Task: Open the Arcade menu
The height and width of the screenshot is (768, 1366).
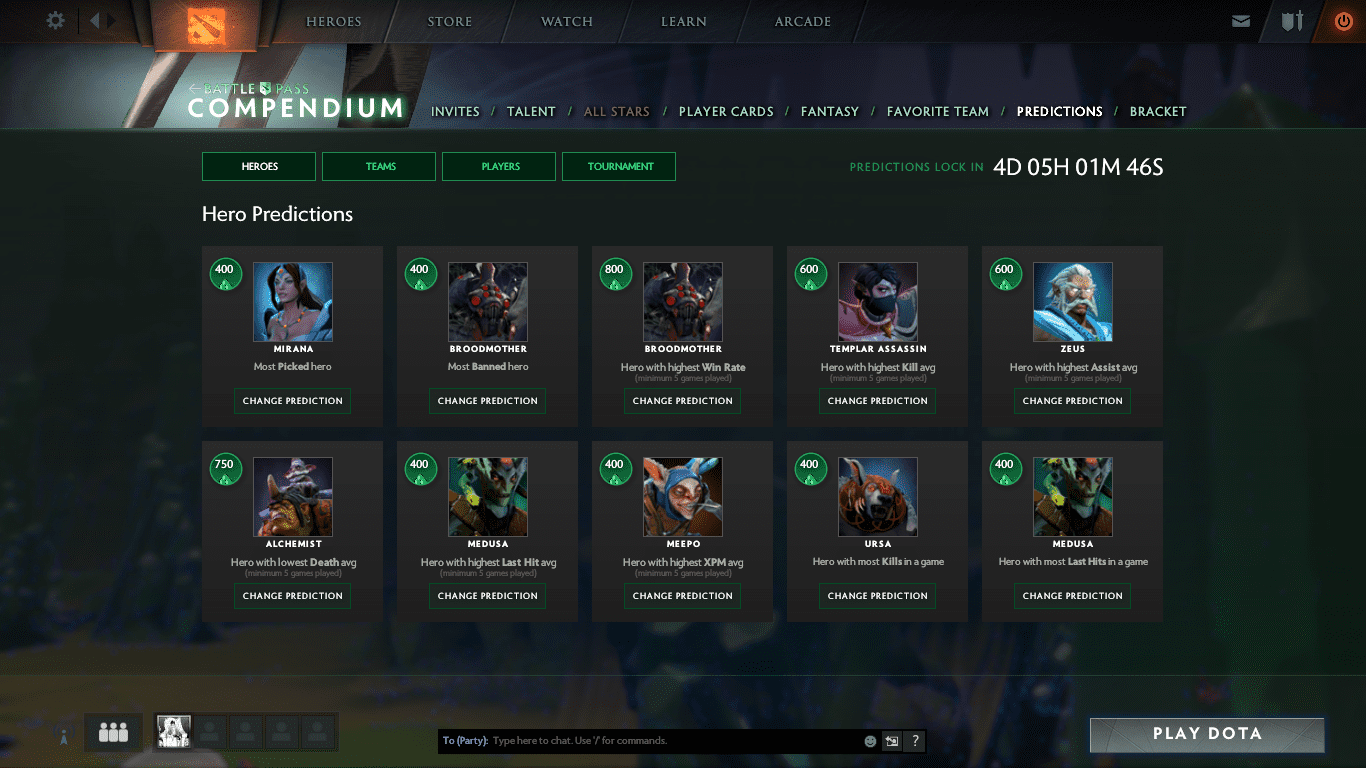Action: (802, 22)
